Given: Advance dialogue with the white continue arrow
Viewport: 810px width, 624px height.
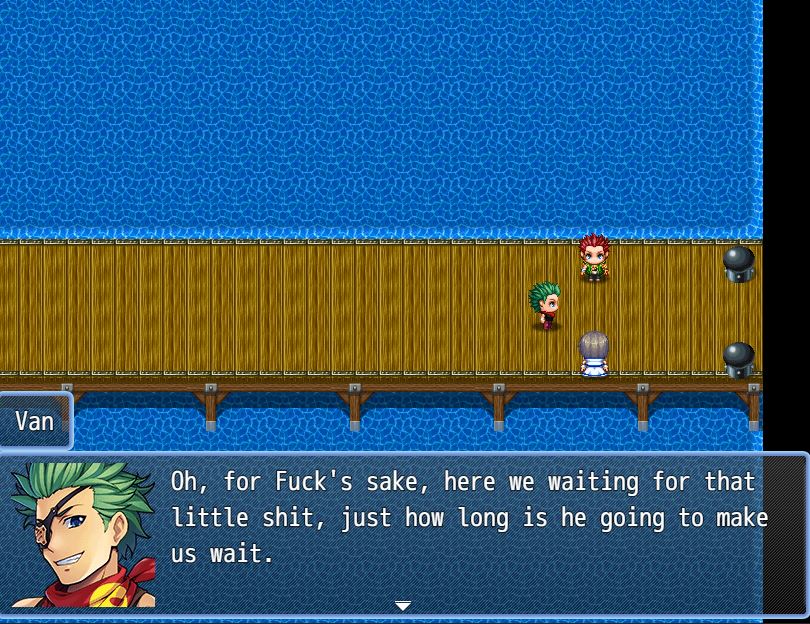Looking at the screenshot, I should point(402,606).
